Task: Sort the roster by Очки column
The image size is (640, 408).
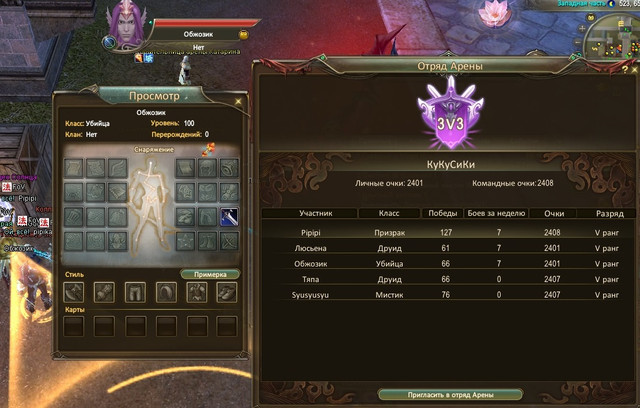Action: point(554,214)
